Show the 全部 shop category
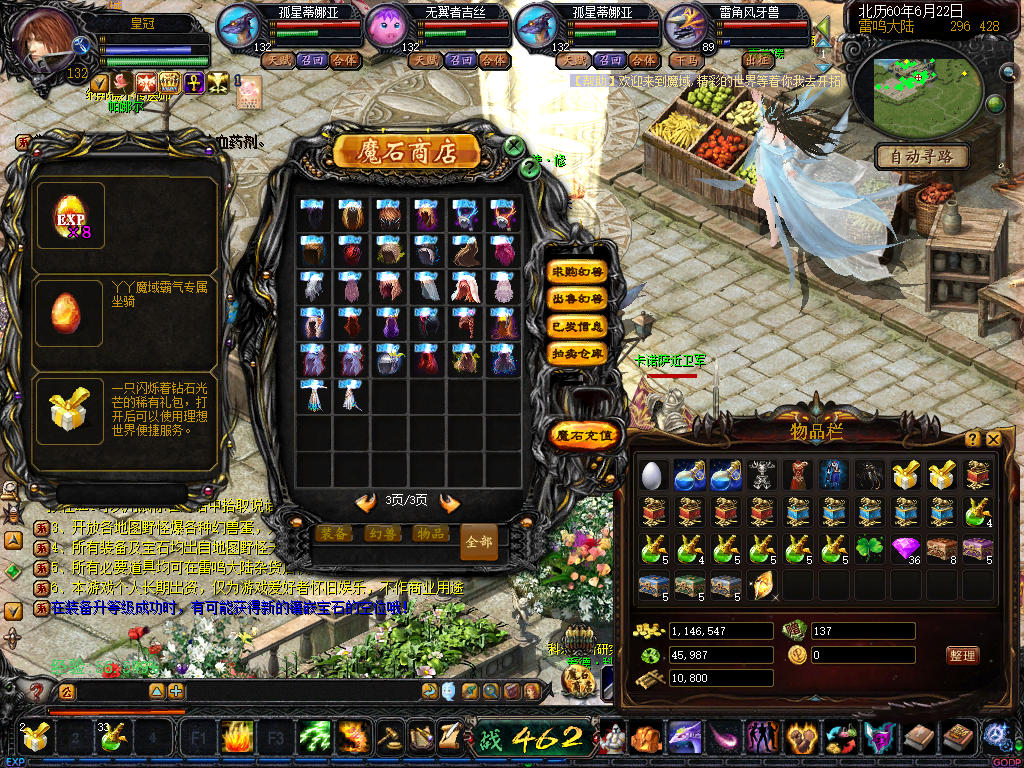This screenshot has width=1024, height=768. 479,542
